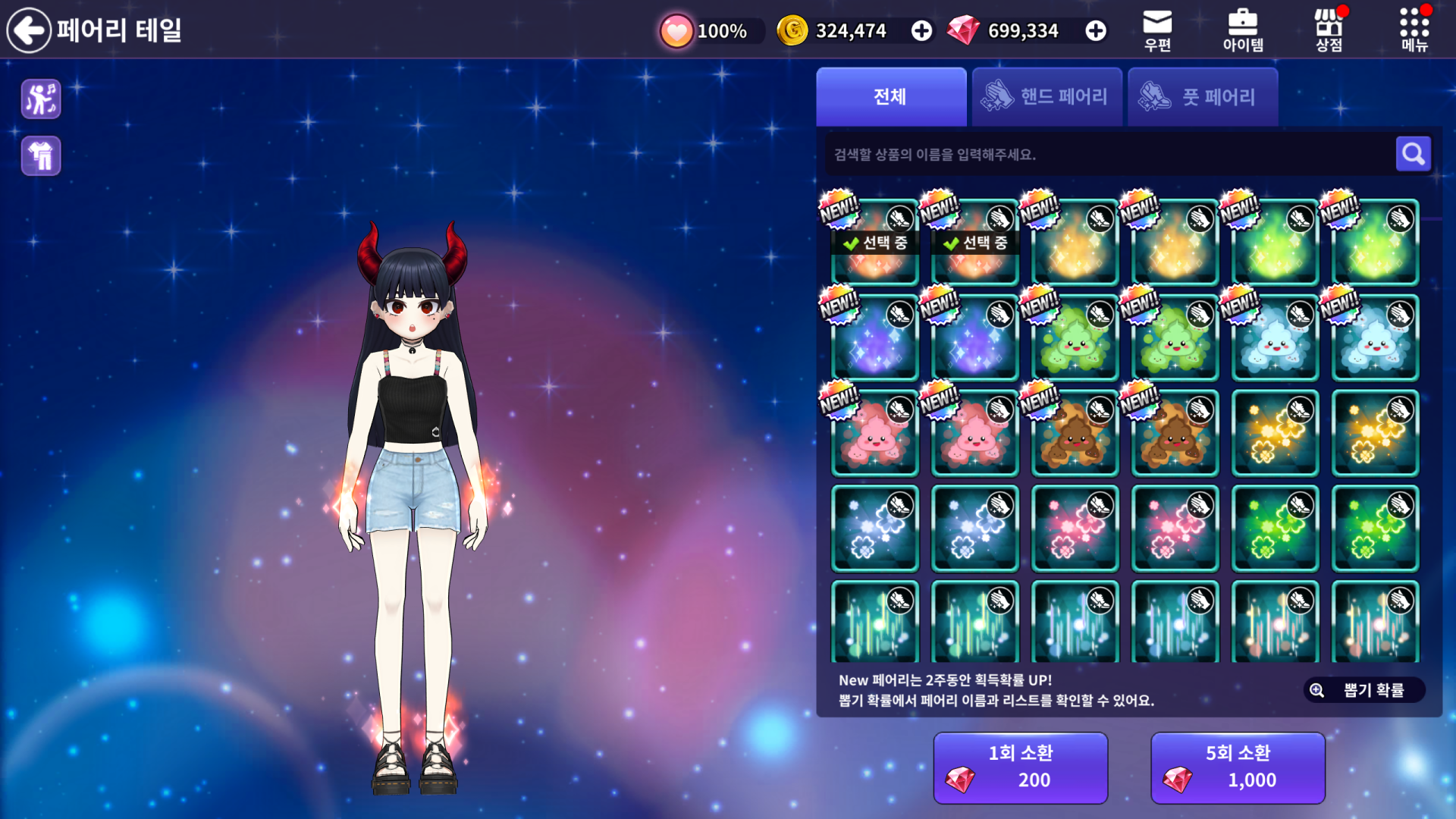Switch to the 전체 tab
The height and width of the screenshot is (819, 1456).
click(891, 97)
